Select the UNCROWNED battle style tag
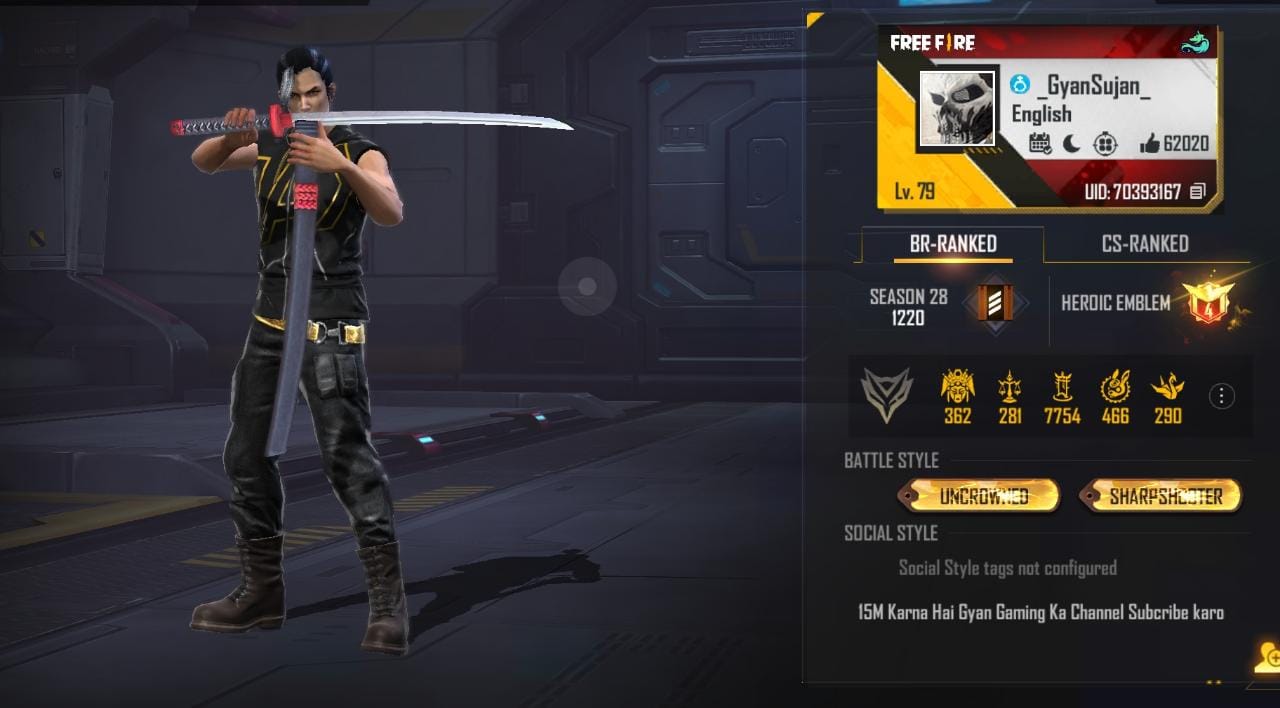The height and width of the screenshot is (708, 1280). pos(980,496)
